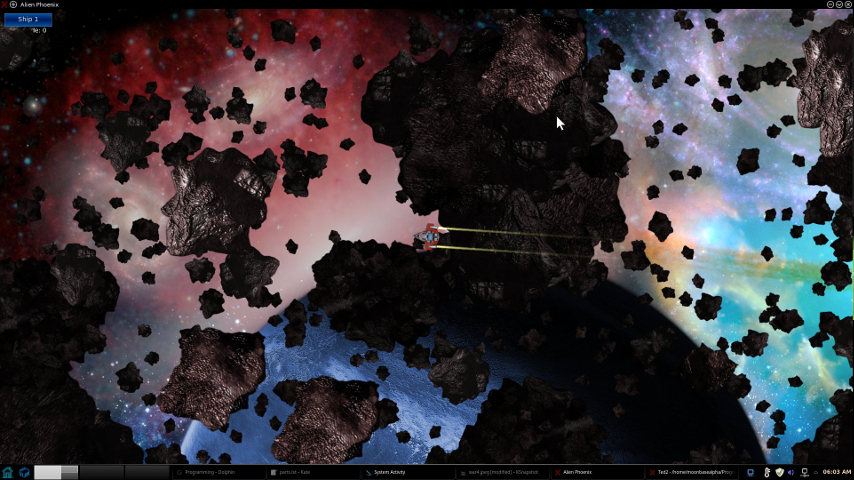This screenshot has width=854, height=480.
Task: Close the Alien Phoenix window
Action: pos(848,5)
